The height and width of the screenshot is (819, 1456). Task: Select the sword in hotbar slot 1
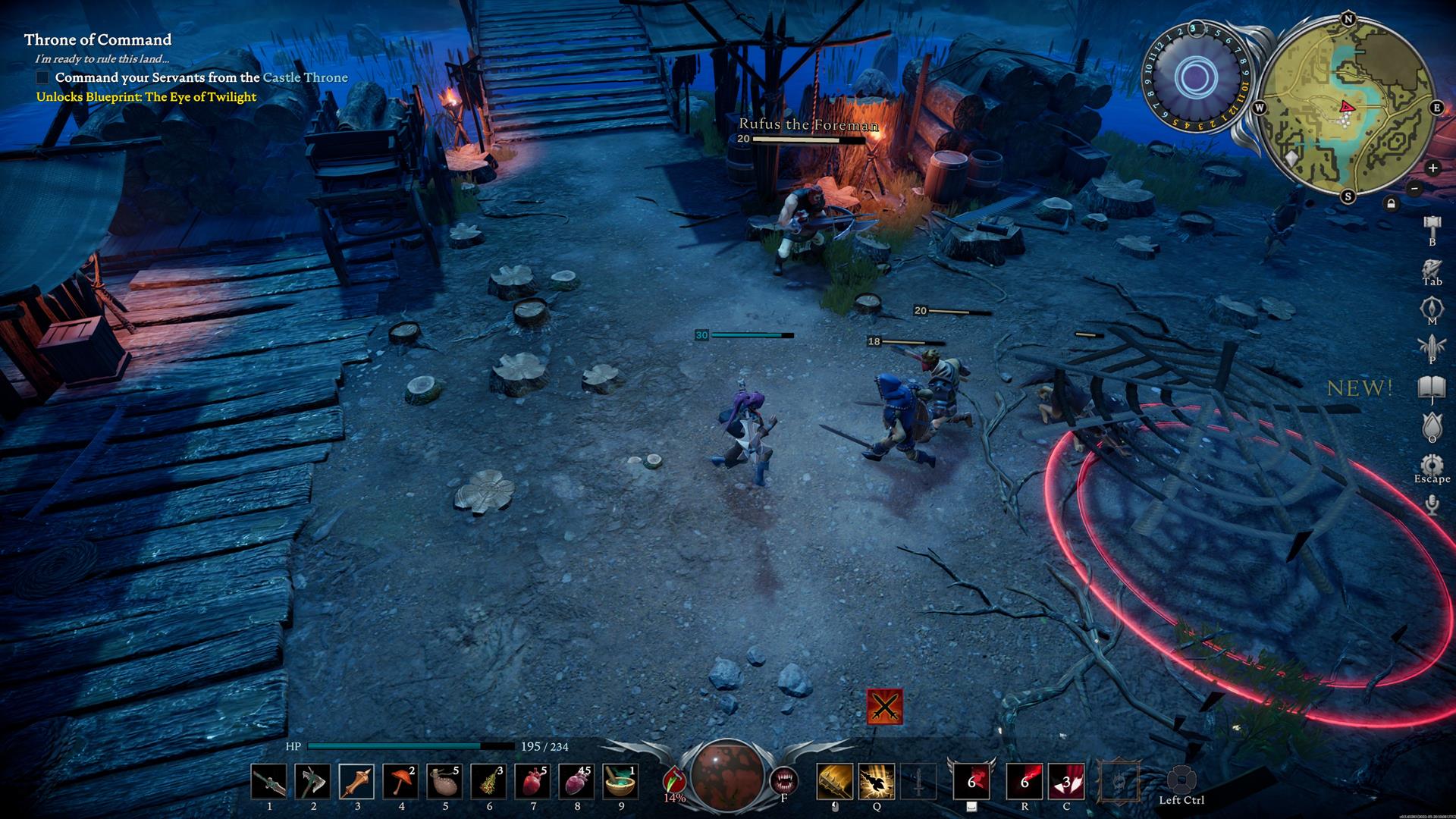[269, 782]
